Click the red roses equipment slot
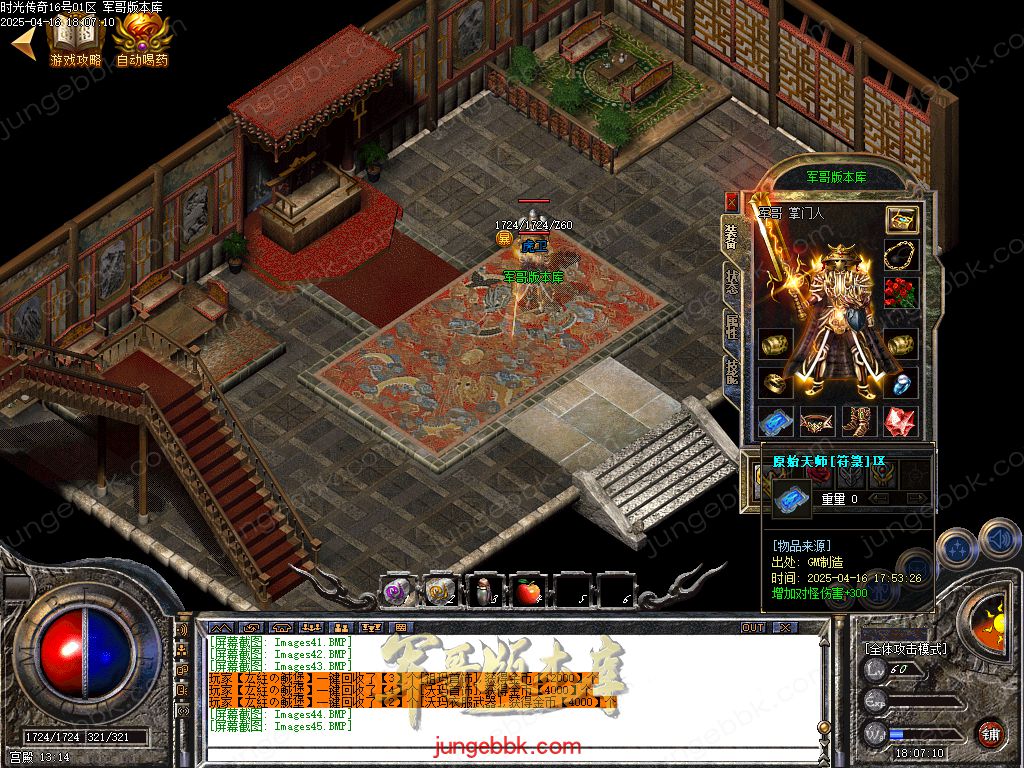 [x=901, y=293]
